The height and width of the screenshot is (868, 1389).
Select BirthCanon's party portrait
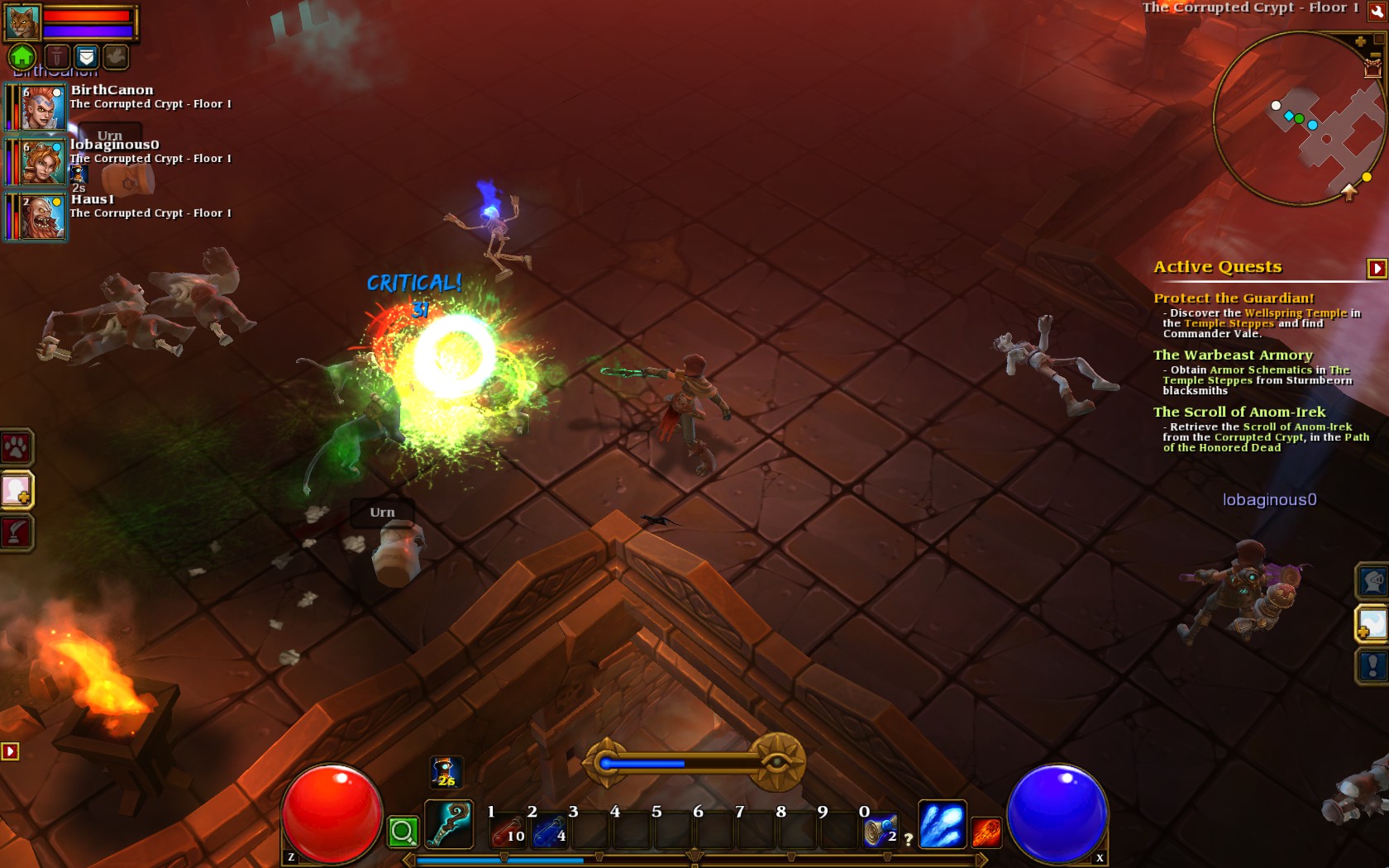click(x=42, y=107)
